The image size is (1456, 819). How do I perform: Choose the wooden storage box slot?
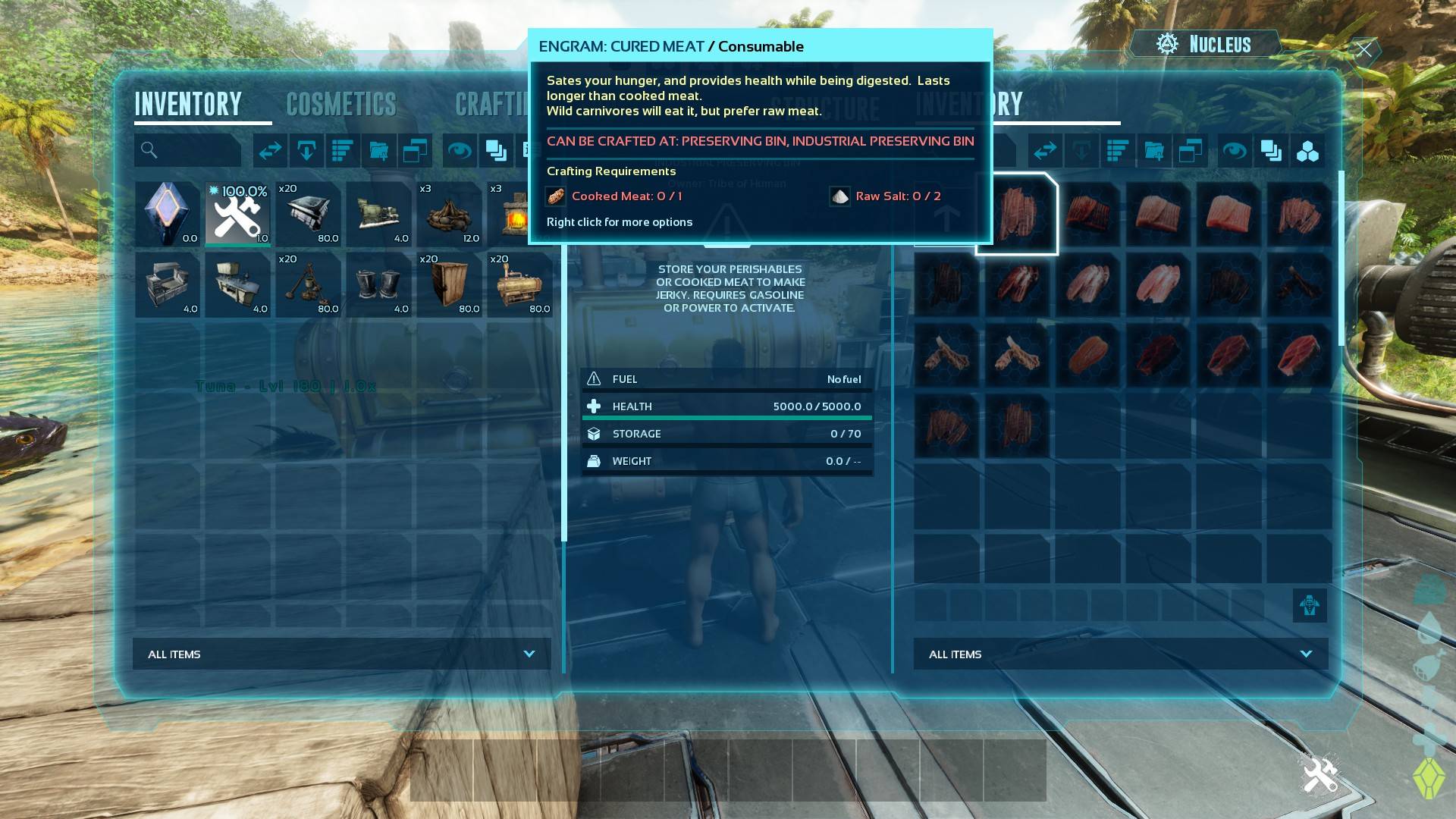coord(450,284)
